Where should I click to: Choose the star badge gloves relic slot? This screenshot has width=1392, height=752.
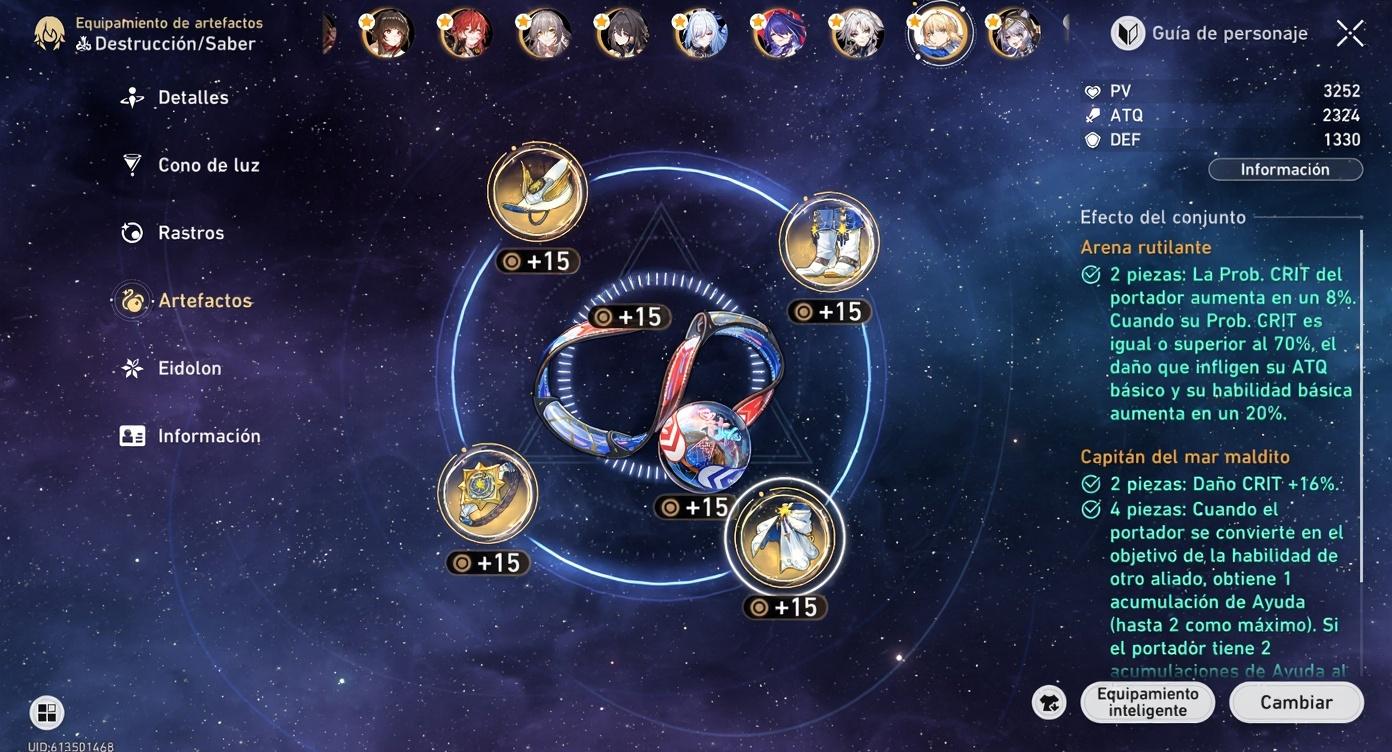[487, 495]
